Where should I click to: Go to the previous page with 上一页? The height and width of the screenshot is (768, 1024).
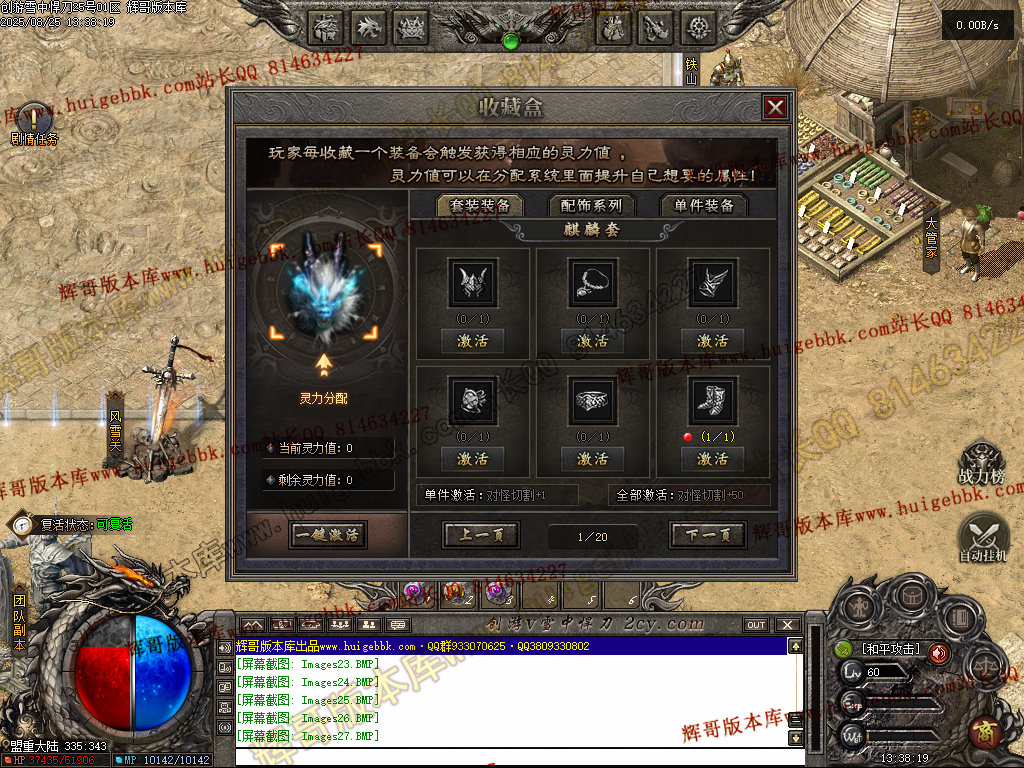tap(481, 535)
